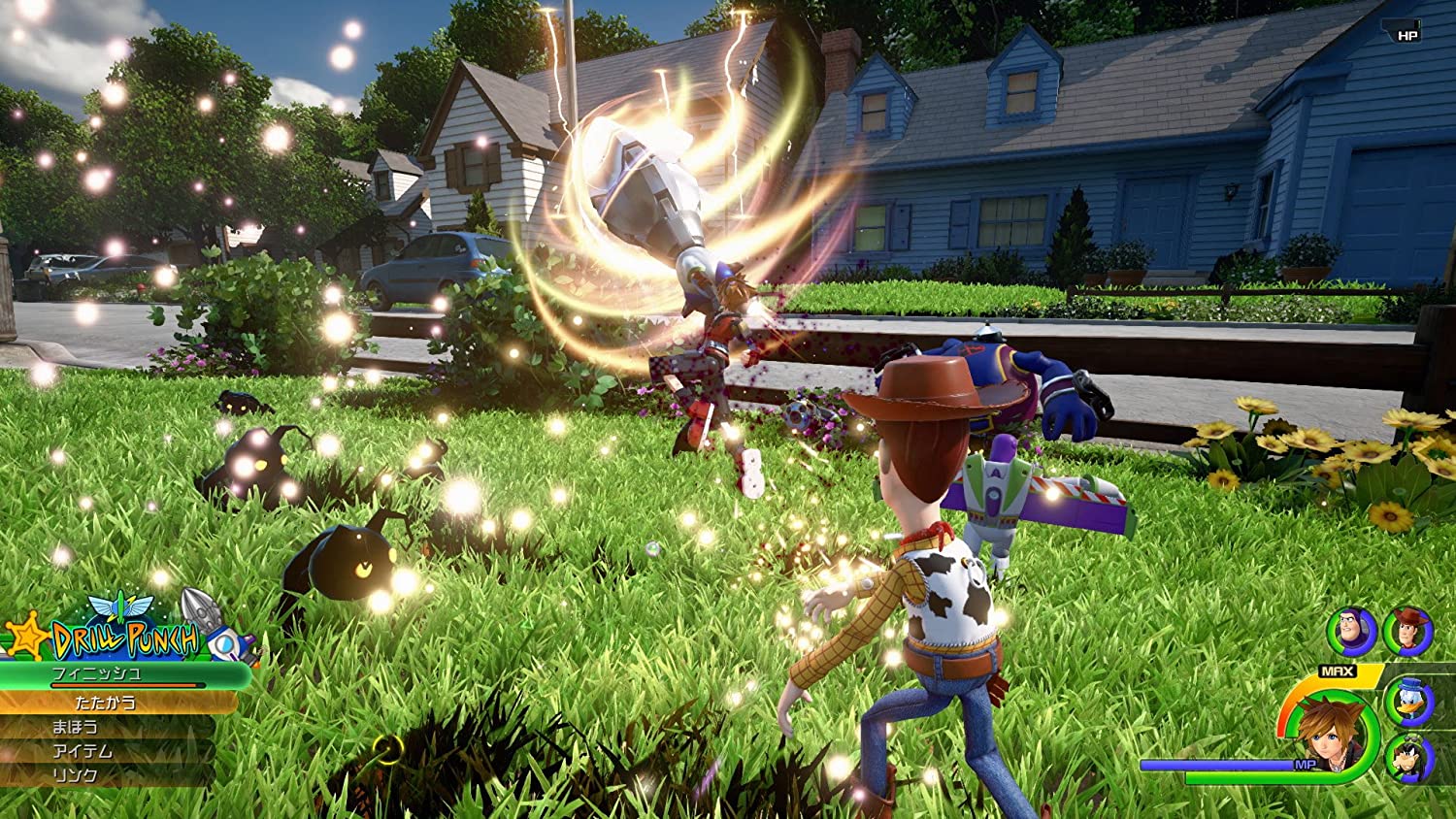The image size is (1456, 819).
Task: Open the まほう Magic menu
Action: click(76, 726)
